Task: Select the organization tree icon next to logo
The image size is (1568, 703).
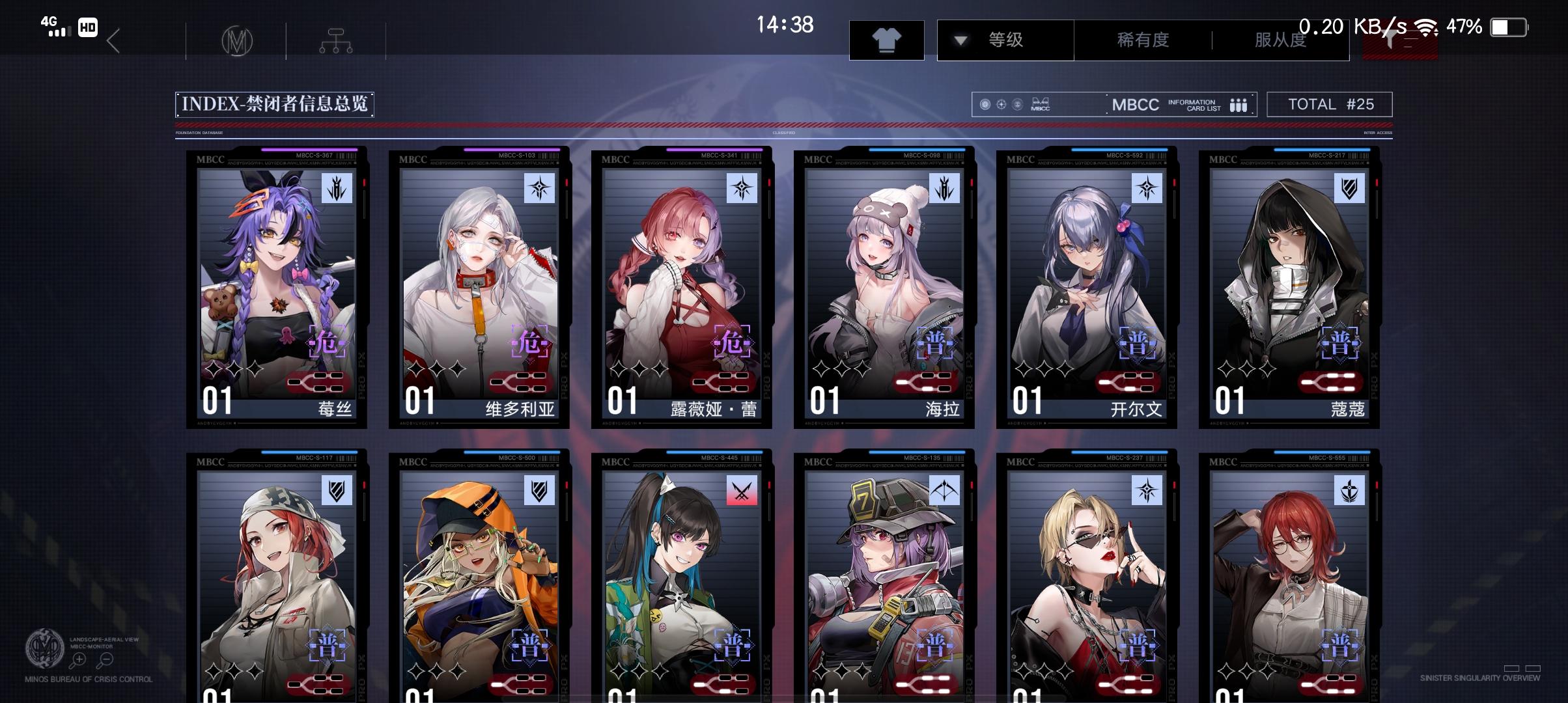Action: coord(336,40)
